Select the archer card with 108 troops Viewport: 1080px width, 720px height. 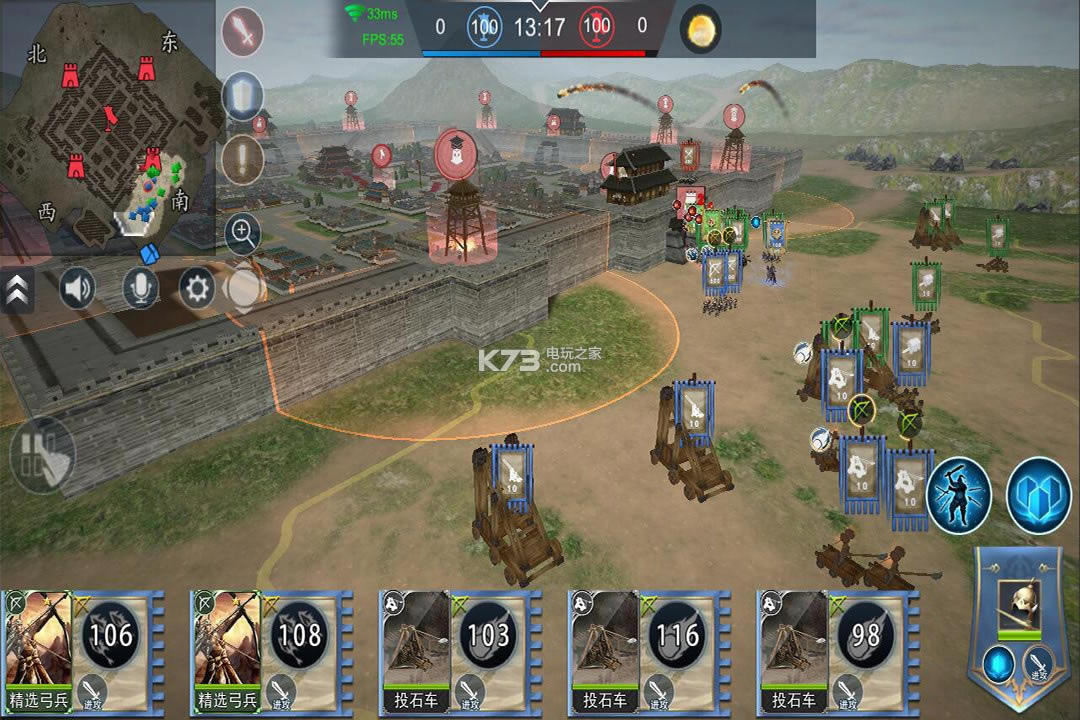(x=270, y=648)
